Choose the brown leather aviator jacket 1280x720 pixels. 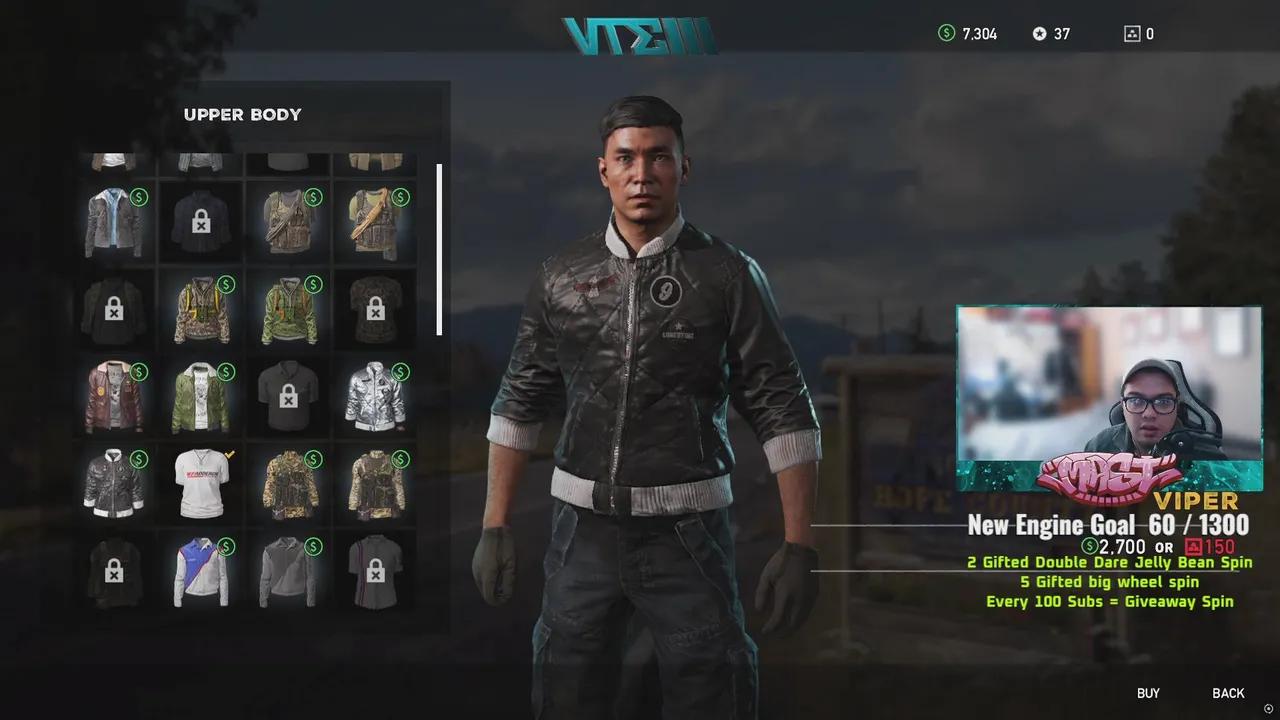pyautogui.click(x=114, y=397)
